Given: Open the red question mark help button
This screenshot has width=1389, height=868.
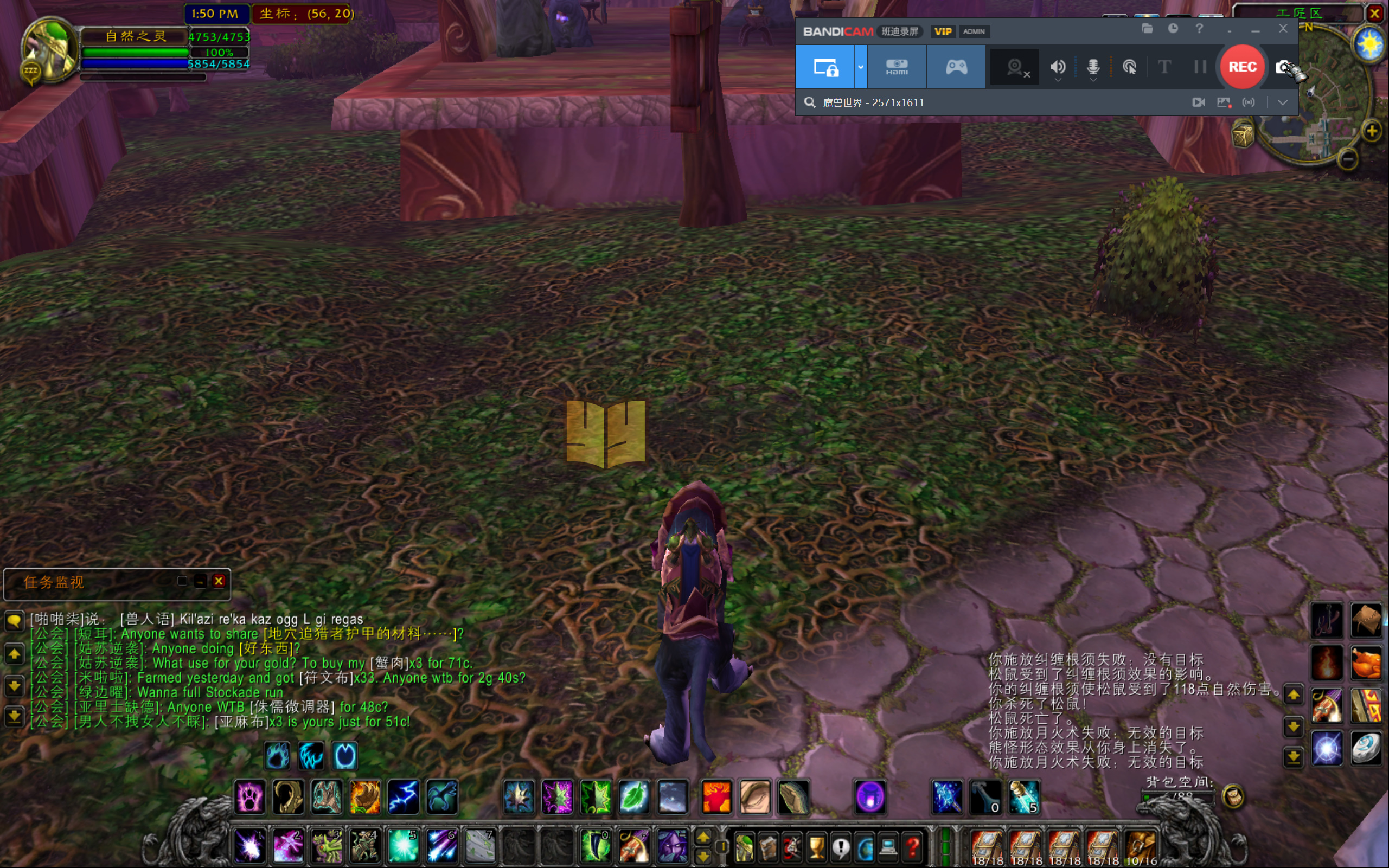Looking at the screenshot, I should (912, 846).
